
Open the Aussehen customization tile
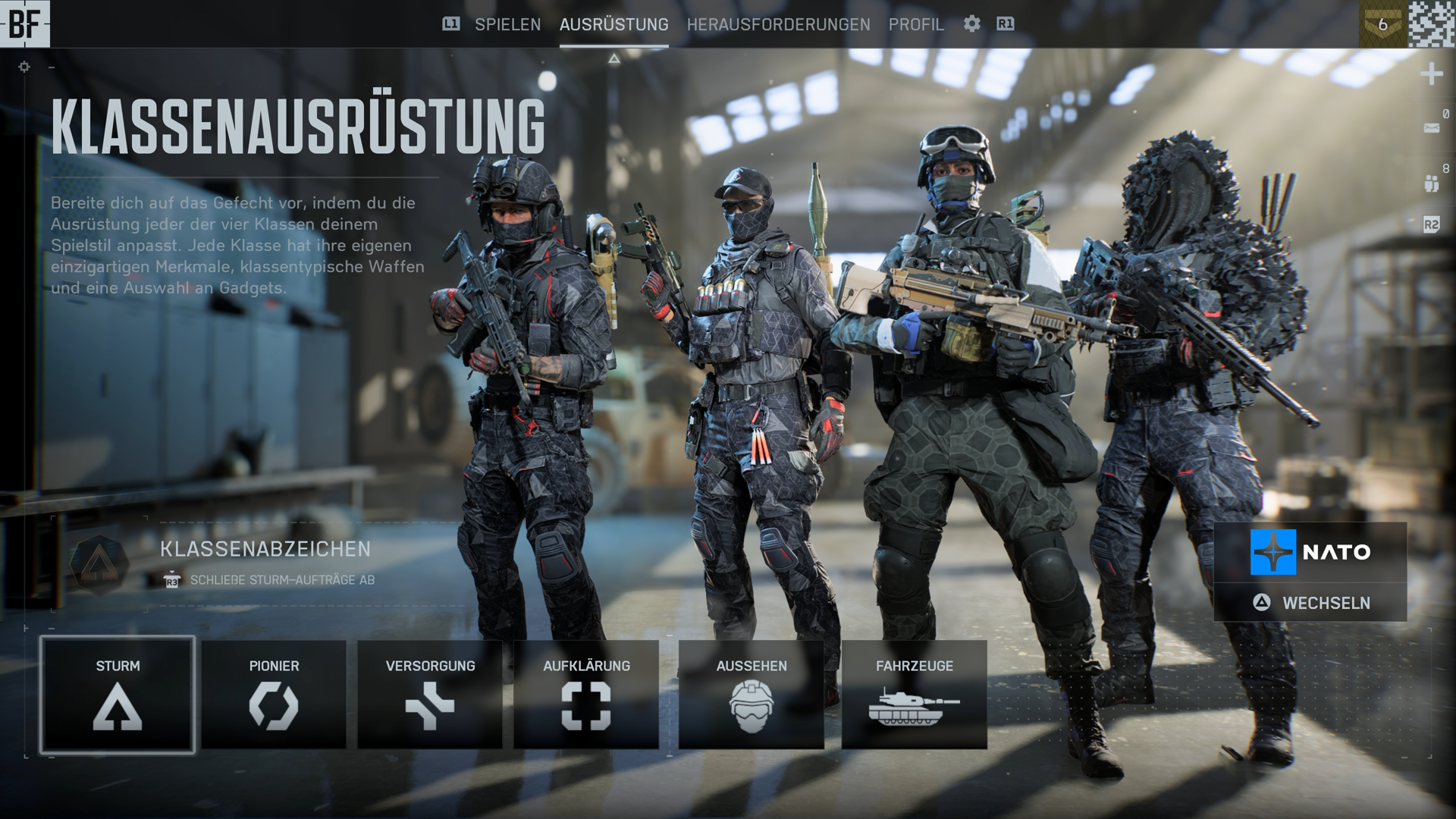pos(751,695)
